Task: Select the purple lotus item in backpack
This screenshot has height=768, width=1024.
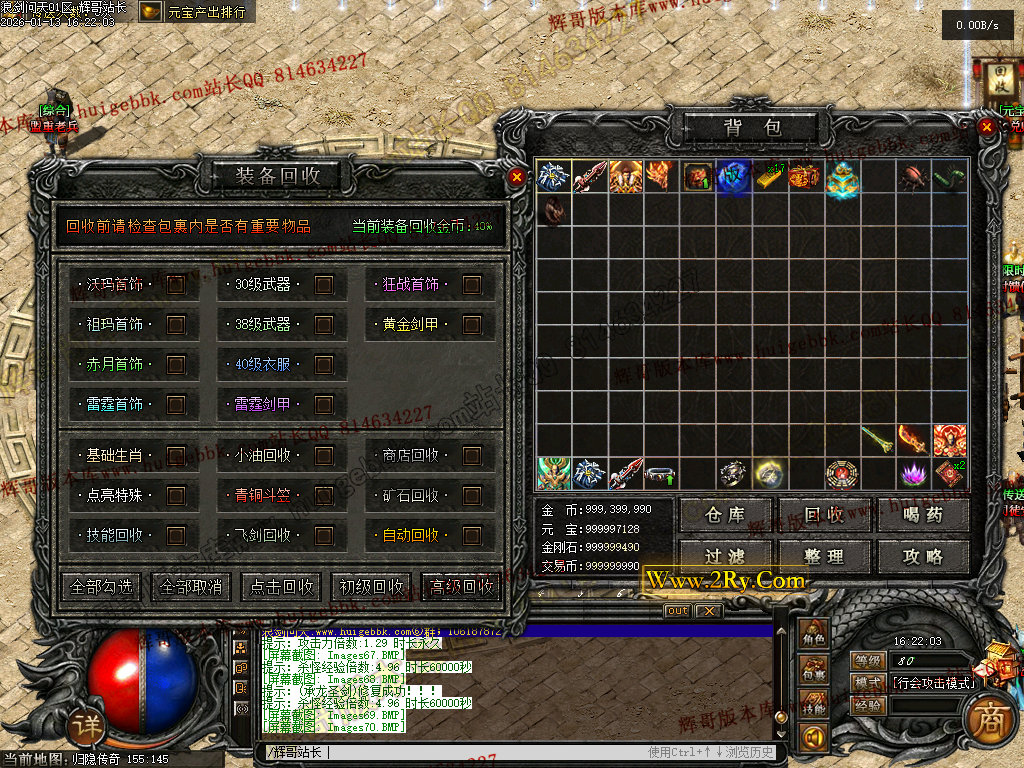Action: point(912,473)
